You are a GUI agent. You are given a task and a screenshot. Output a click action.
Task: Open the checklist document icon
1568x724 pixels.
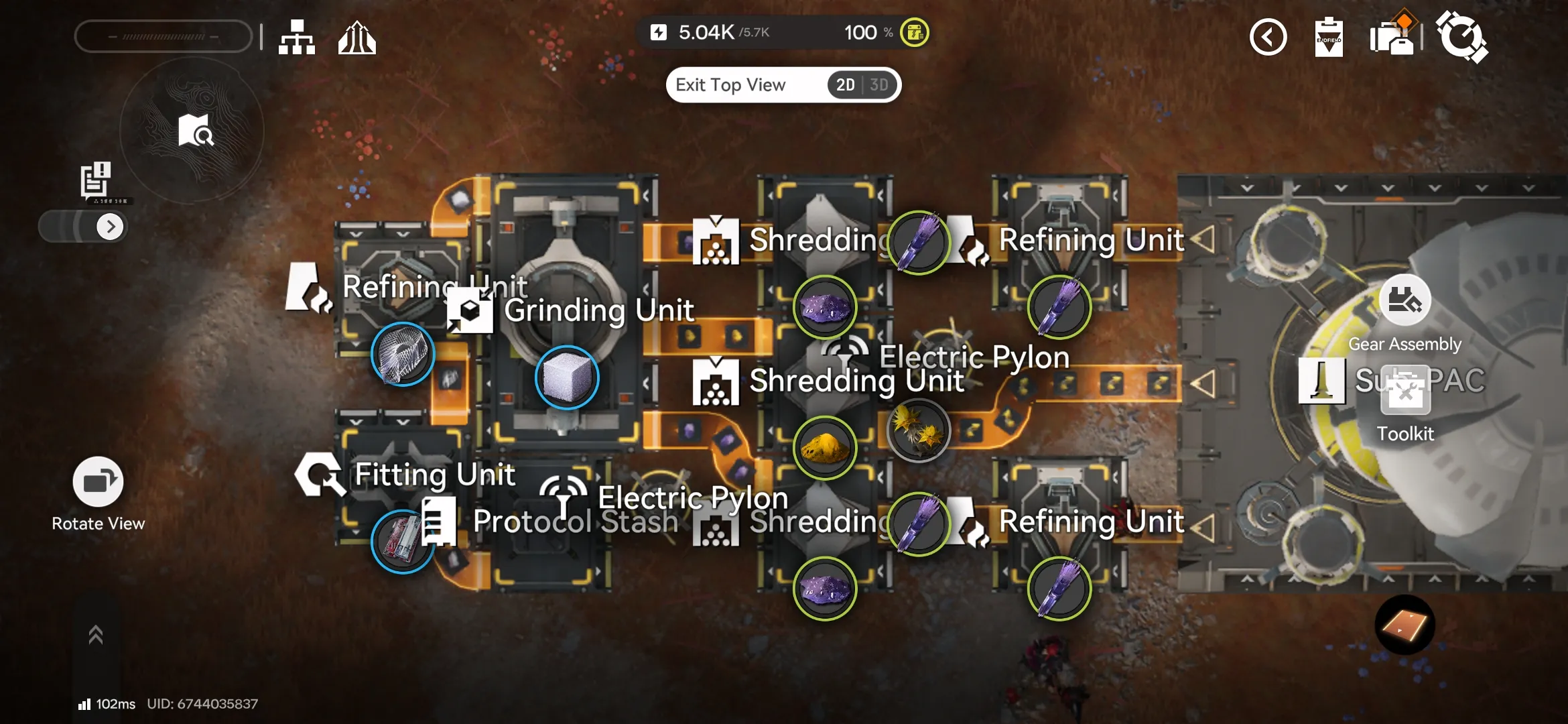(96, 180)
